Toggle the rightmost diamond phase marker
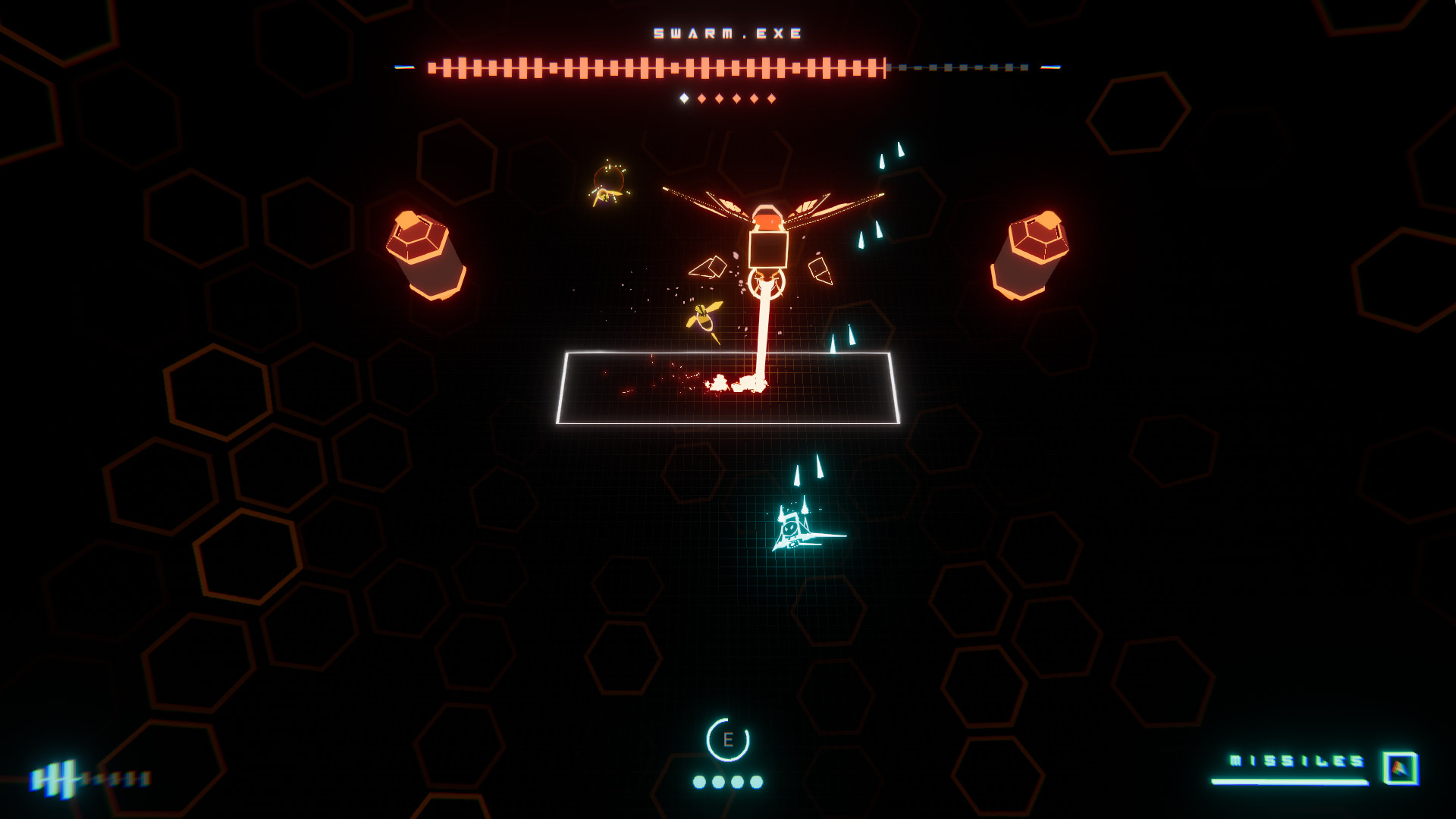This screenshot has height=819, width=1456. 771,97
